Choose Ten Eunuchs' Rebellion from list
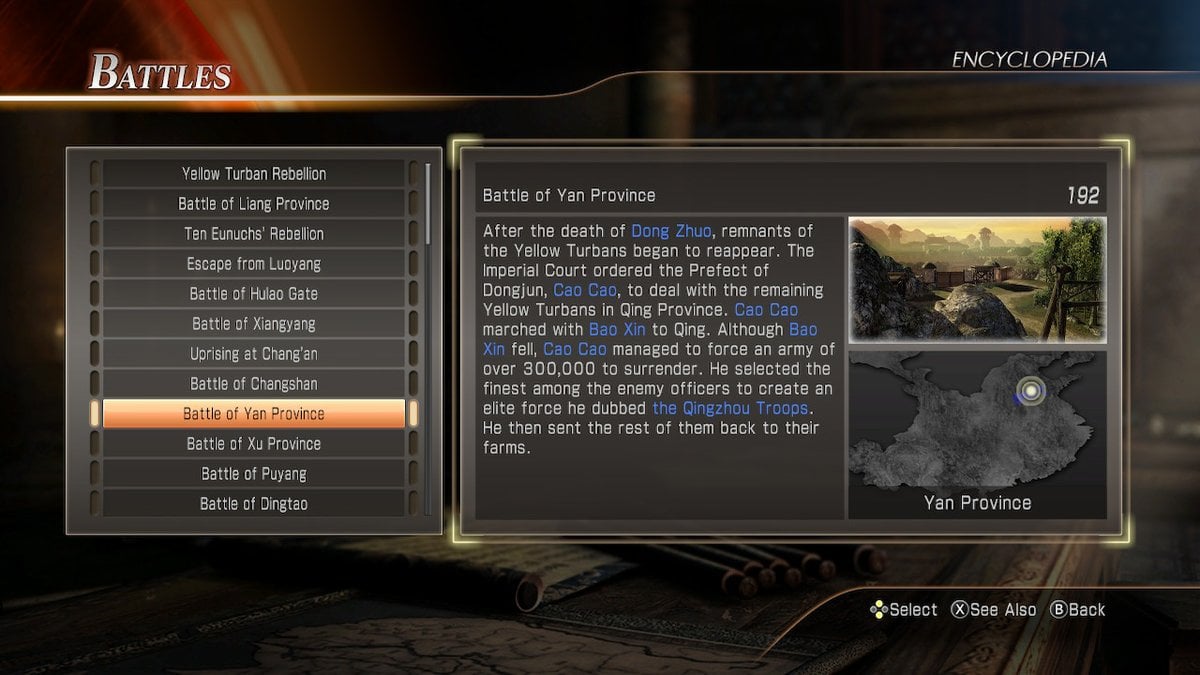 [x=254, y=234]
